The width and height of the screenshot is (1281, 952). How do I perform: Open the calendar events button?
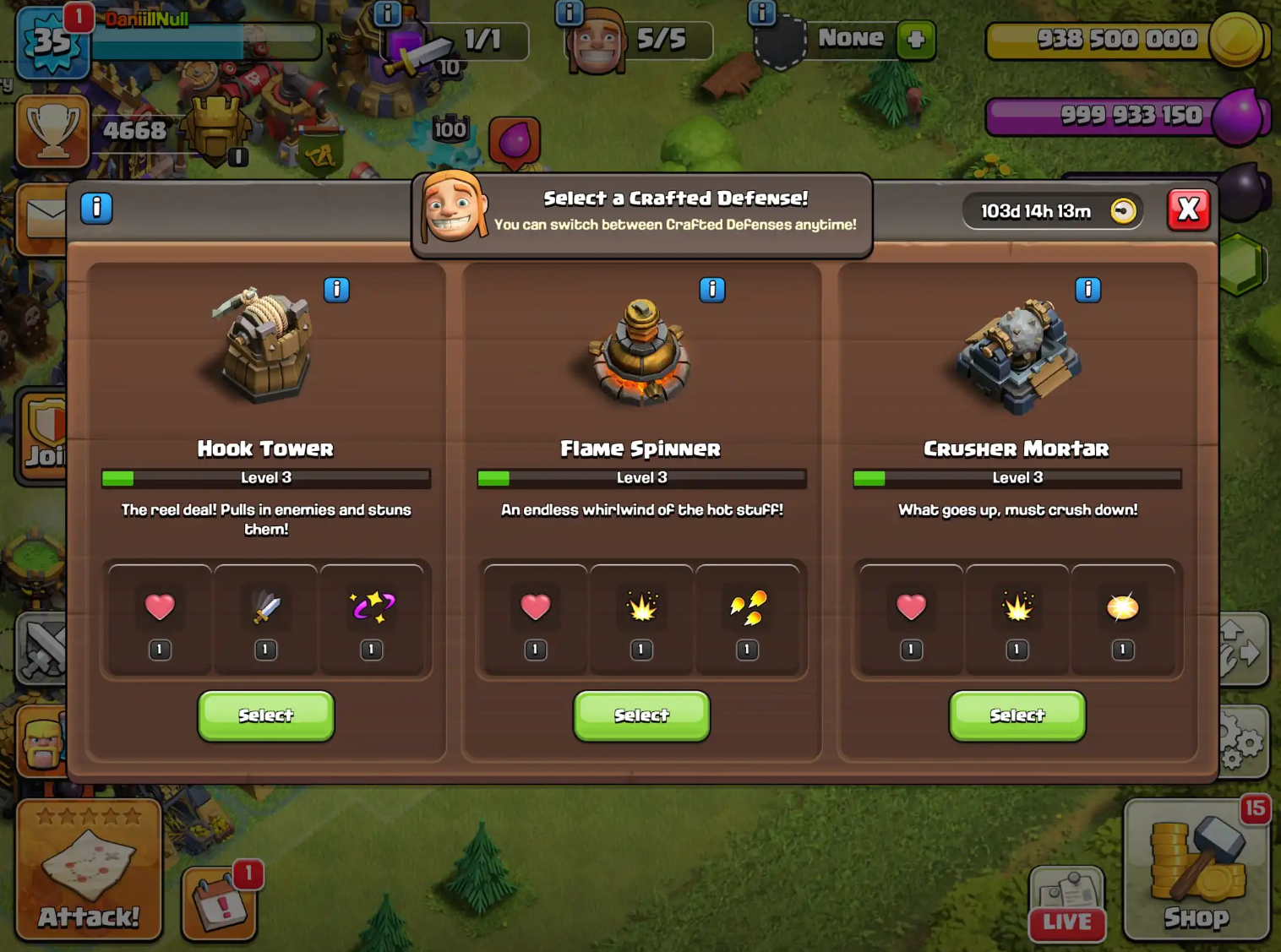pyautogui.click(x=219, y=904)
